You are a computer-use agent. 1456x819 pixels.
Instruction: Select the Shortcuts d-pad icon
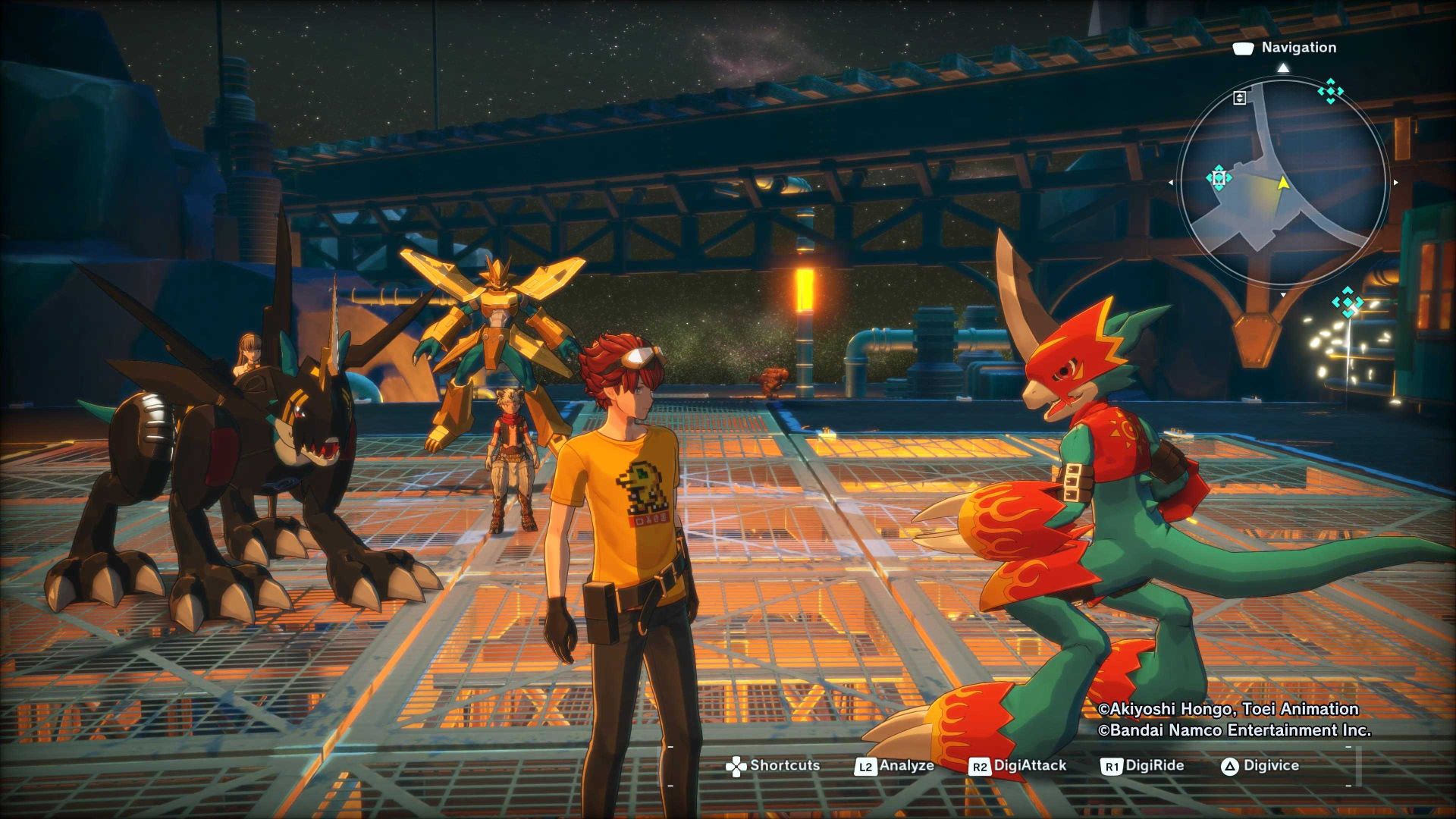(x=736, y=765)
